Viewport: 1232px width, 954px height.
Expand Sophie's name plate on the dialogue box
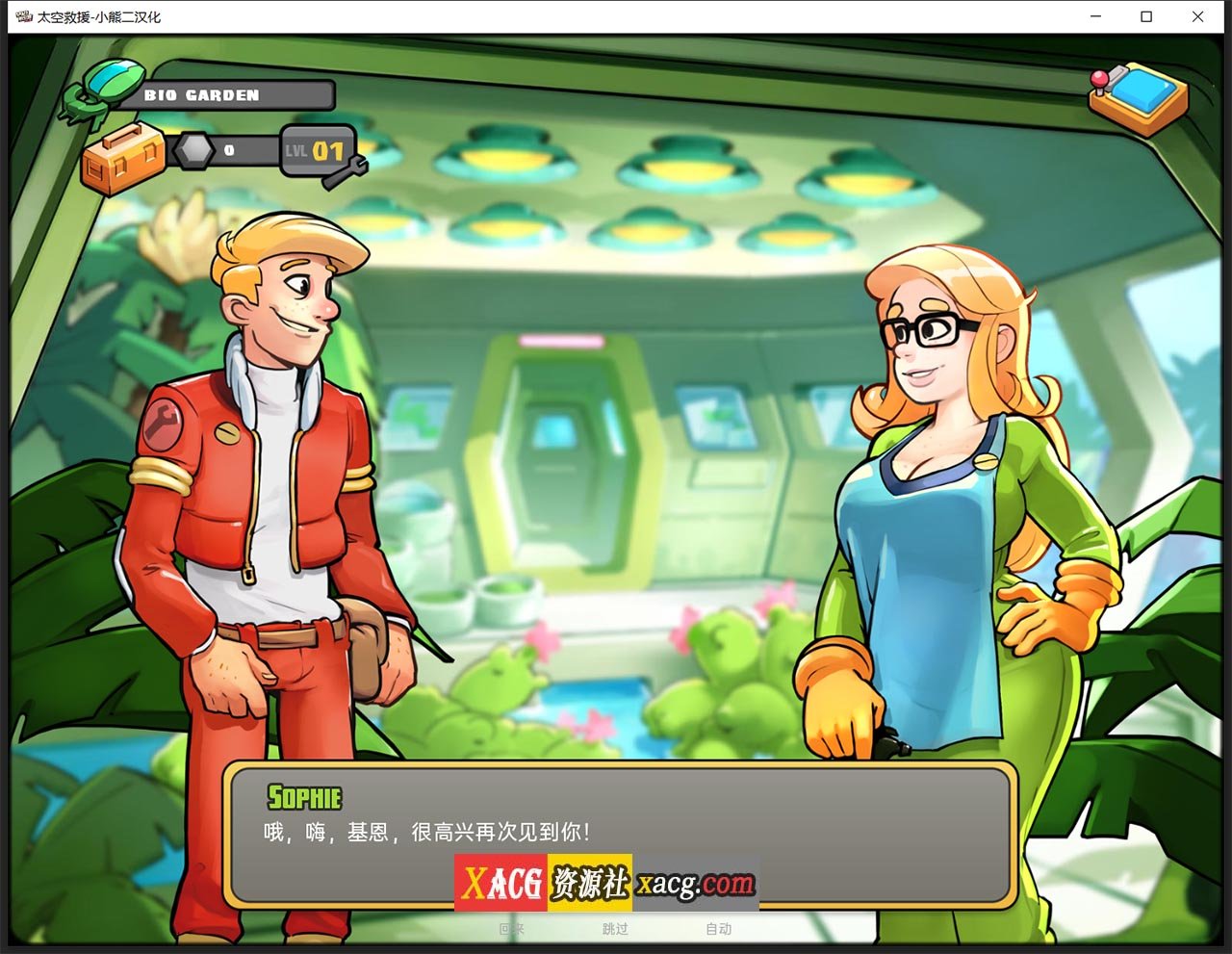[304, 797]
